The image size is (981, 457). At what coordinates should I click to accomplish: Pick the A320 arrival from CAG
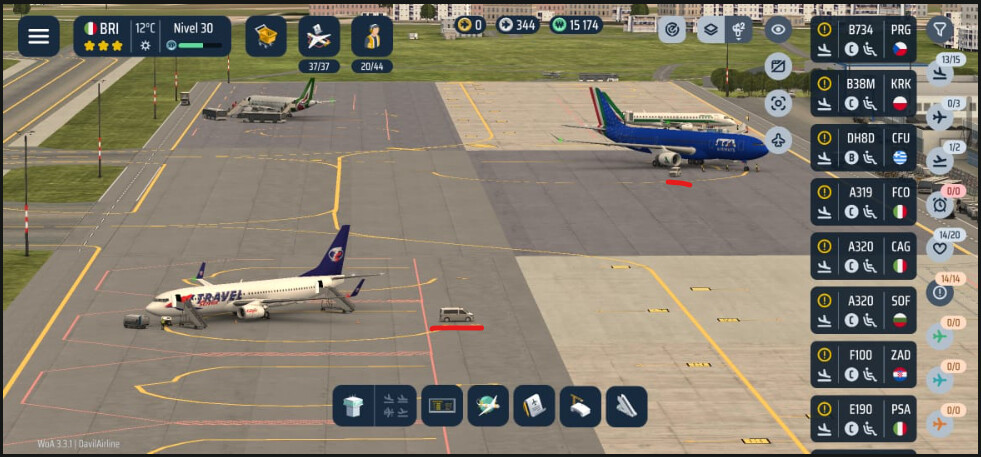[x=863, y=255]
